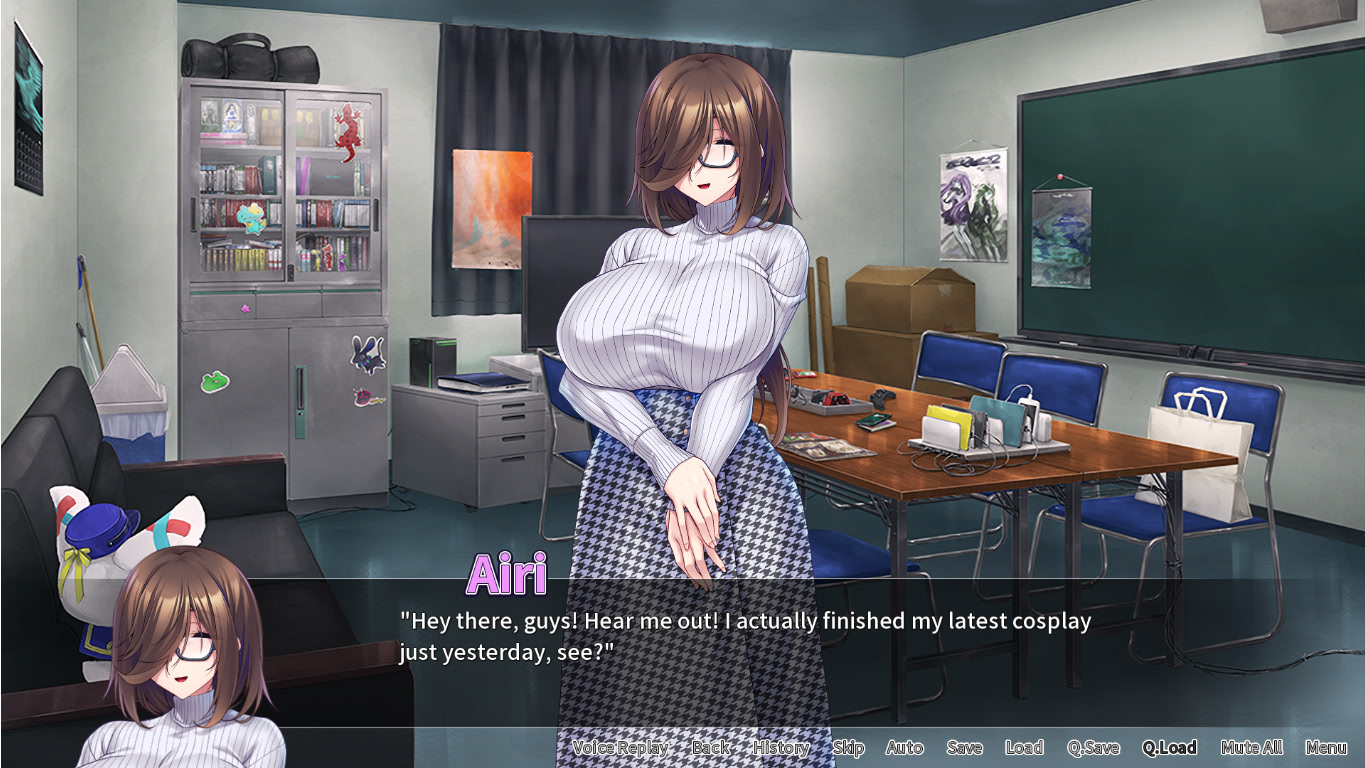Image resolution: width=1365 pixels, height=768 pixels.
Task: Replay the voice line with Voice Replay
Action: (620, 748)
